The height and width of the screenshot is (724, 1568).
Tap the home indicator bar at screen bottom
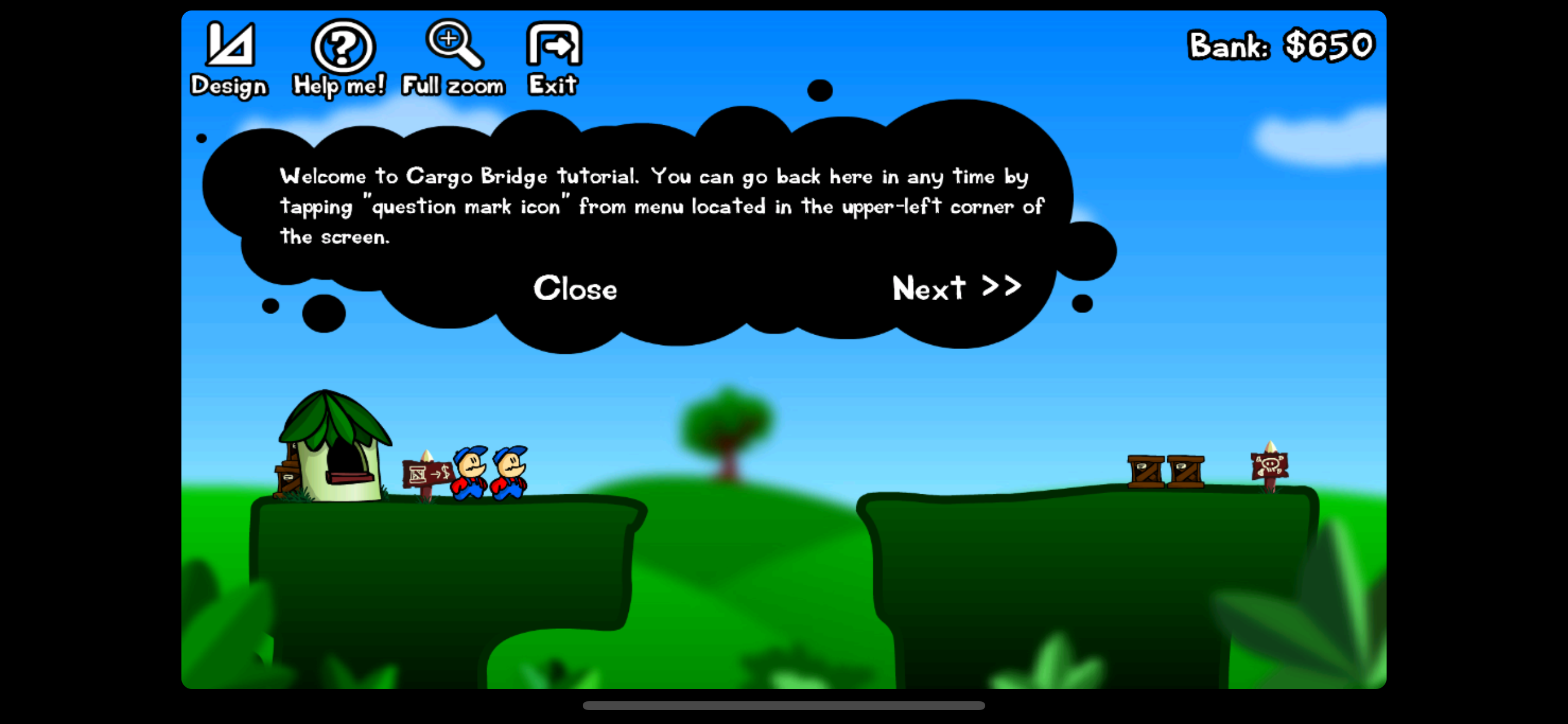(x=784, y=706)
